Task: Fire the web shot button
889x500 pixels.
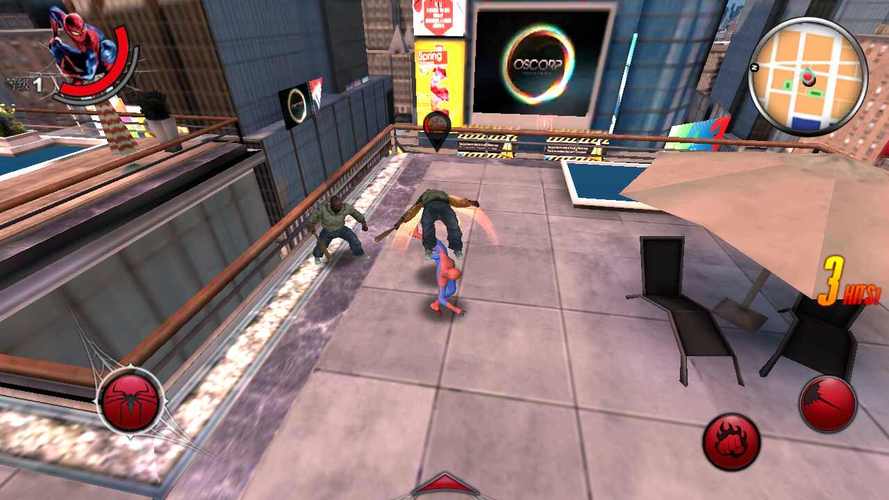Action: [x=828, y=404]
